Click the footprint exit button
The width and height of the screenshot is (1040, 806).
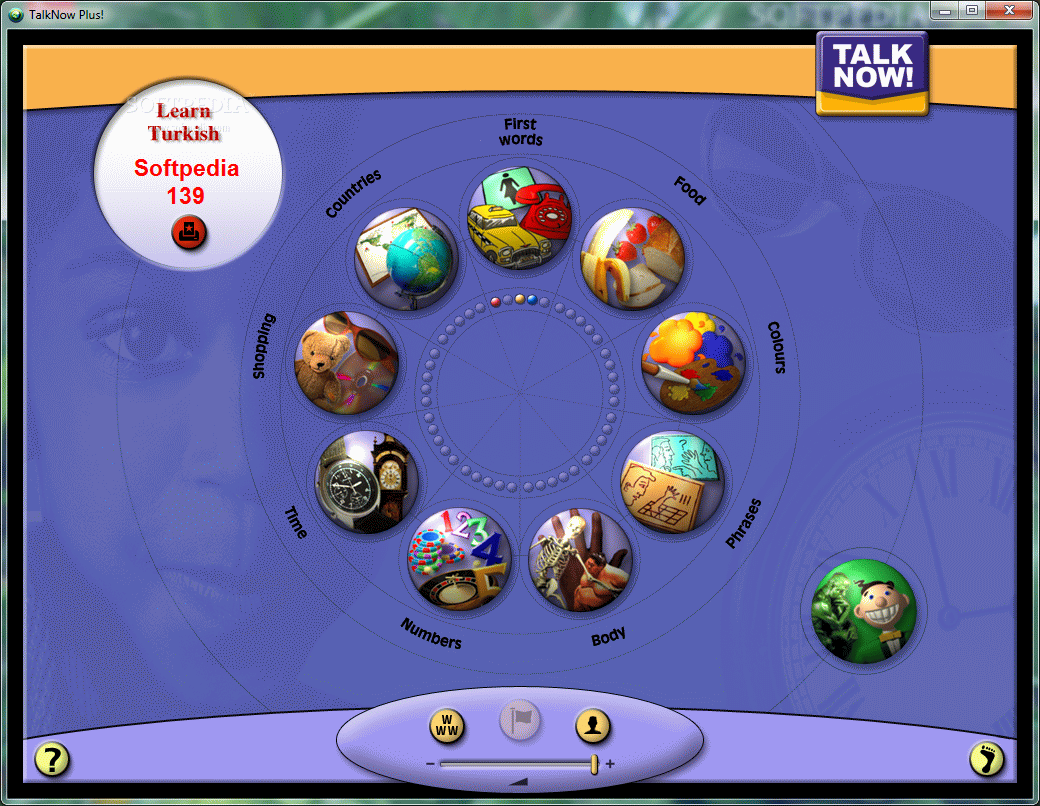[x=986, y=760]
